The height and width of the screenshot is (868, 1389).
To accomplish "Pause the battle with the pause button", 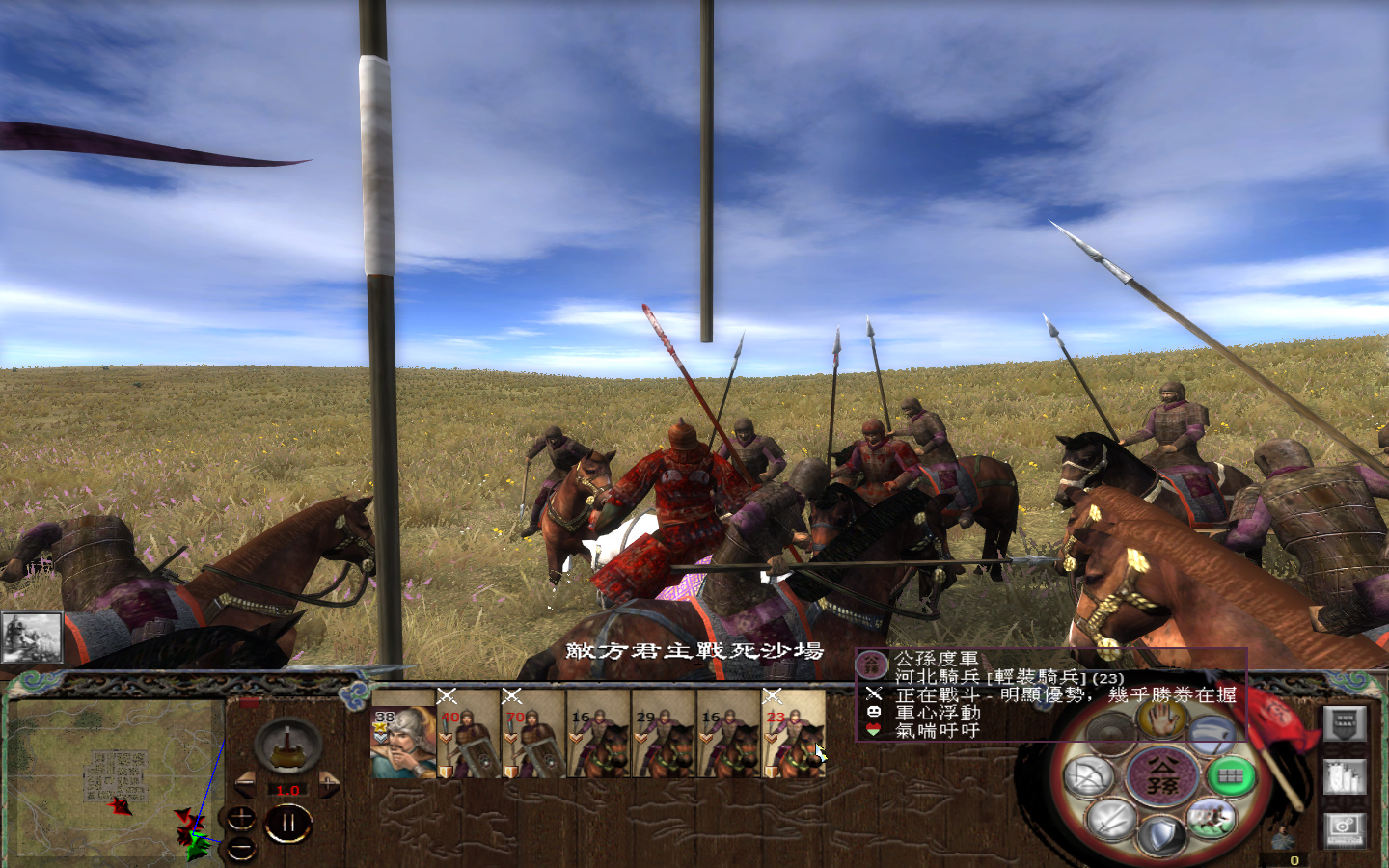I will 289,822.
